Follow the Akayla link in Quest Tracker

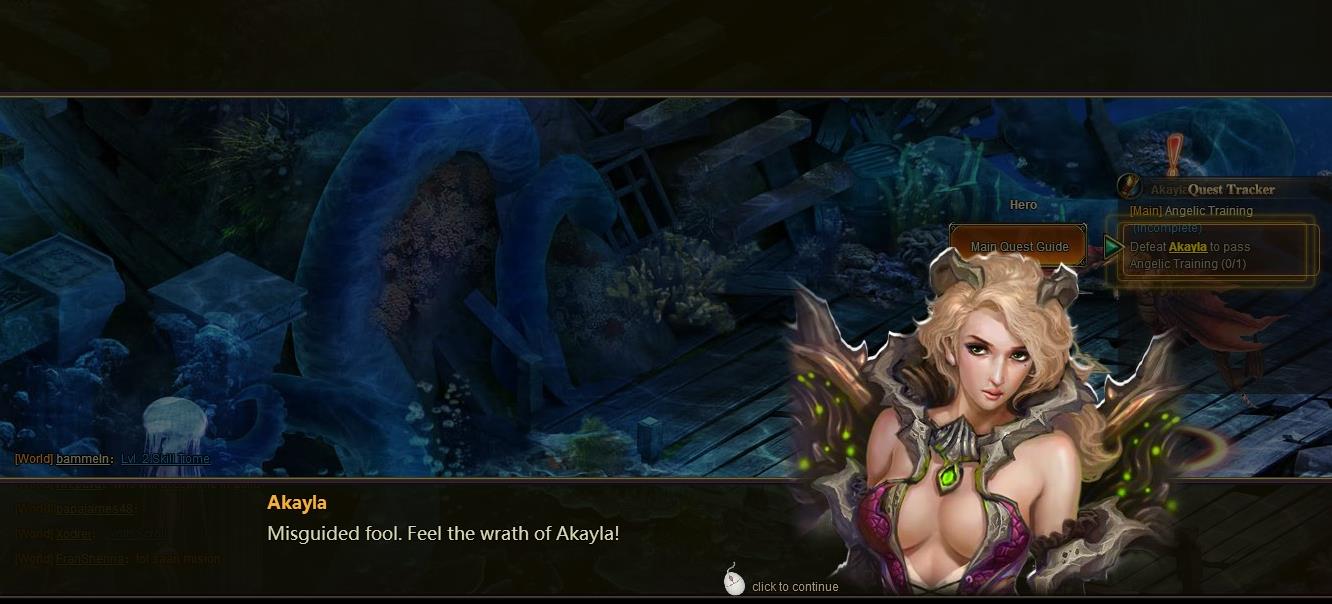coord(1187,247)
